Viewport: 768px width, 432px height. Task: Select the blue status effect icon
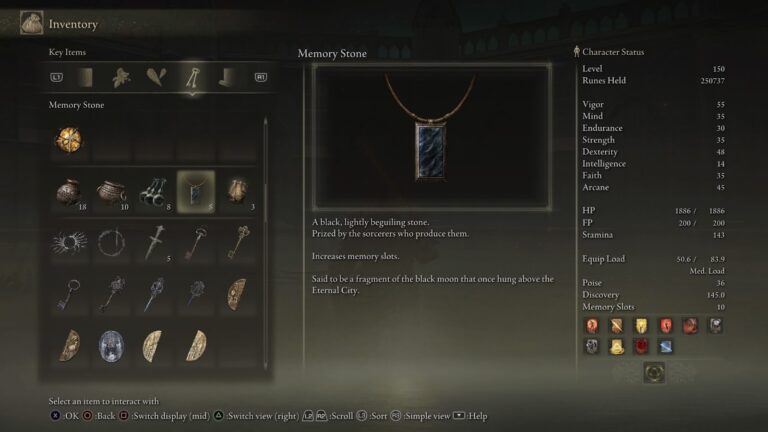click(x=665, y=346)
